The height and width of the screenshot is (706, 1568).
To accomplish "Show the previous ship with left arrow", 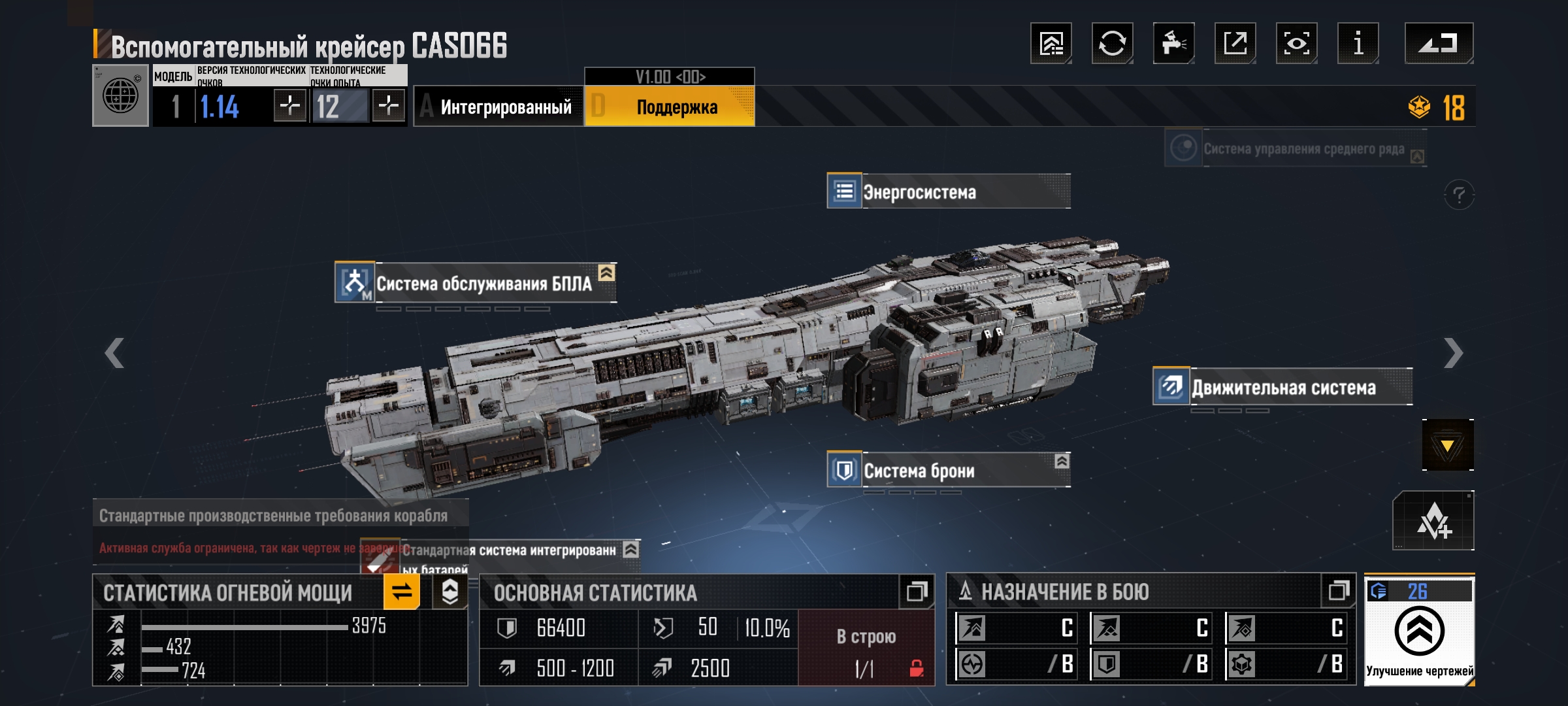I will point(114,354).
